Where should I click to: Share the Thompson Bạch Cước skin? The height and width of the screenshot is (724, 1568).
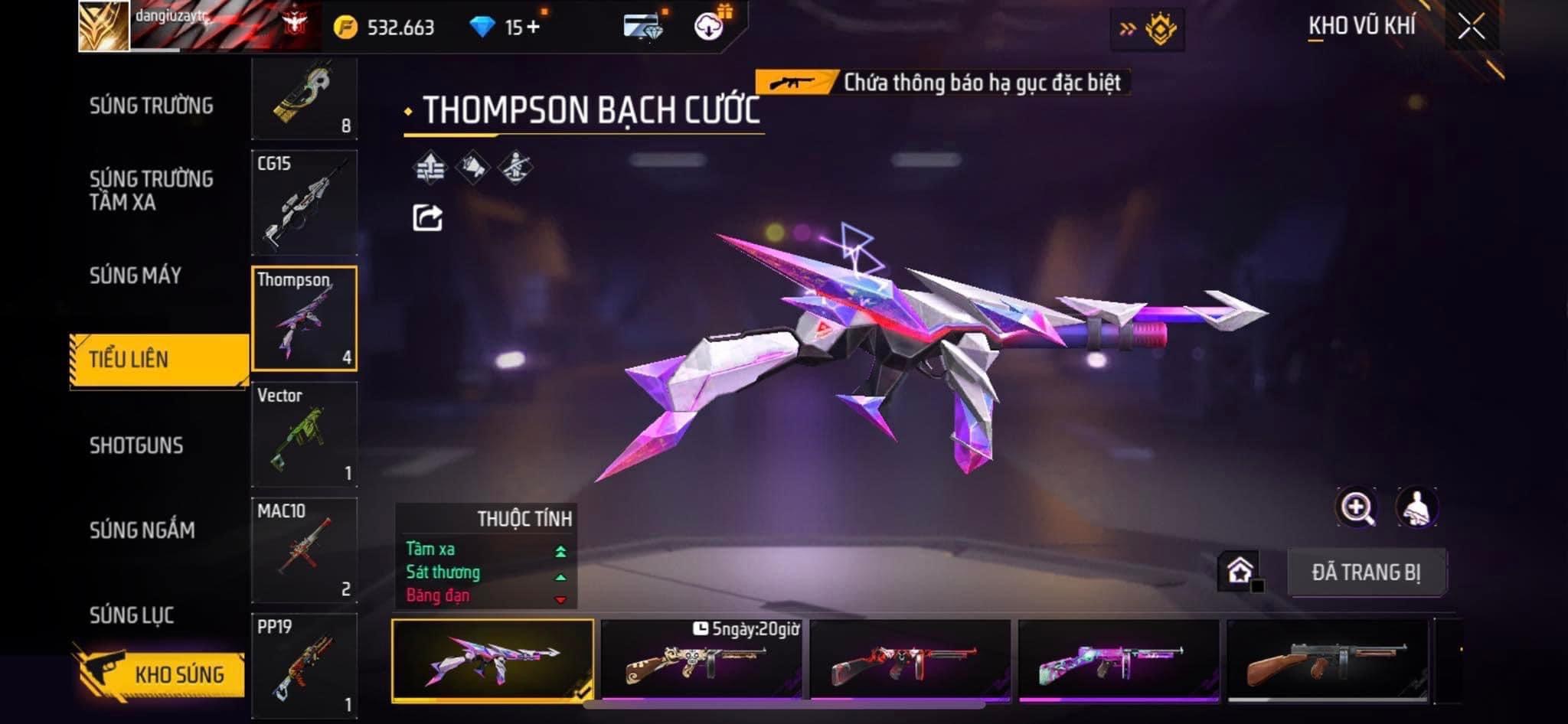click(x=427, y=218)
